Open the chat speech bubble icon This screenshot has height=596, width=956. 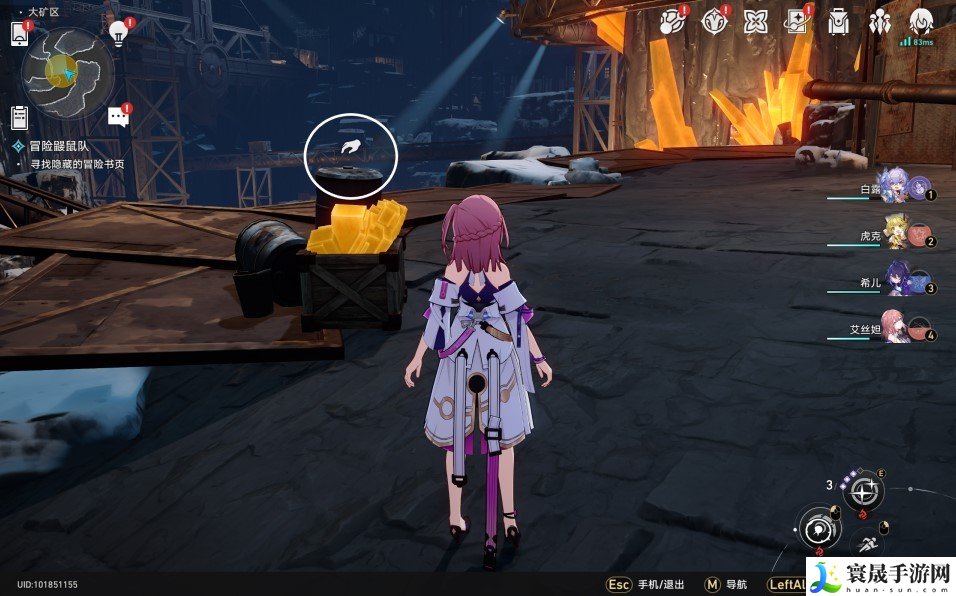tap(118, 118)
